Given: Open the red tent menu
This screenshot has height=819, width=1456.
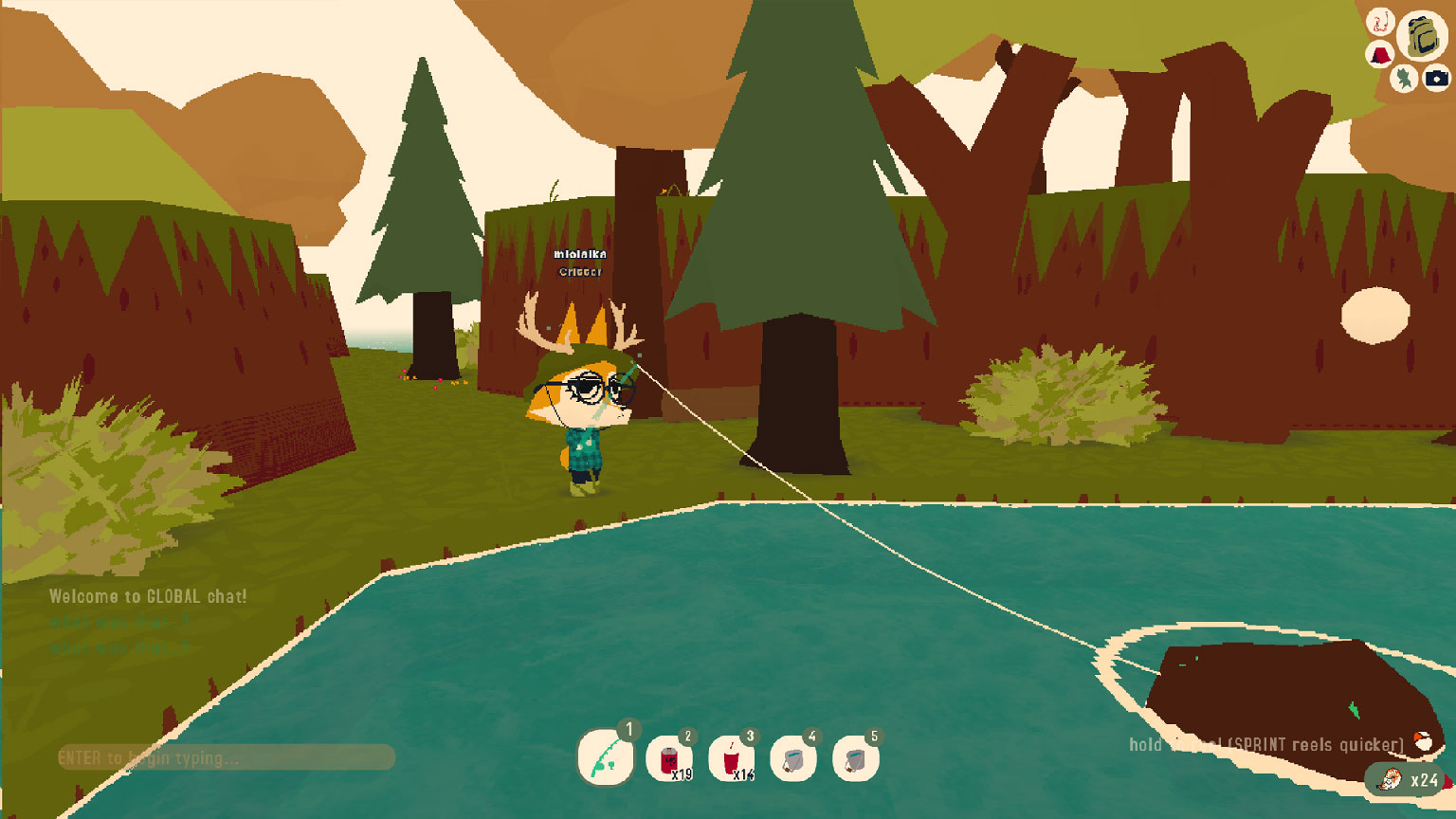Looking at the screenshot, I should 1380,54.
